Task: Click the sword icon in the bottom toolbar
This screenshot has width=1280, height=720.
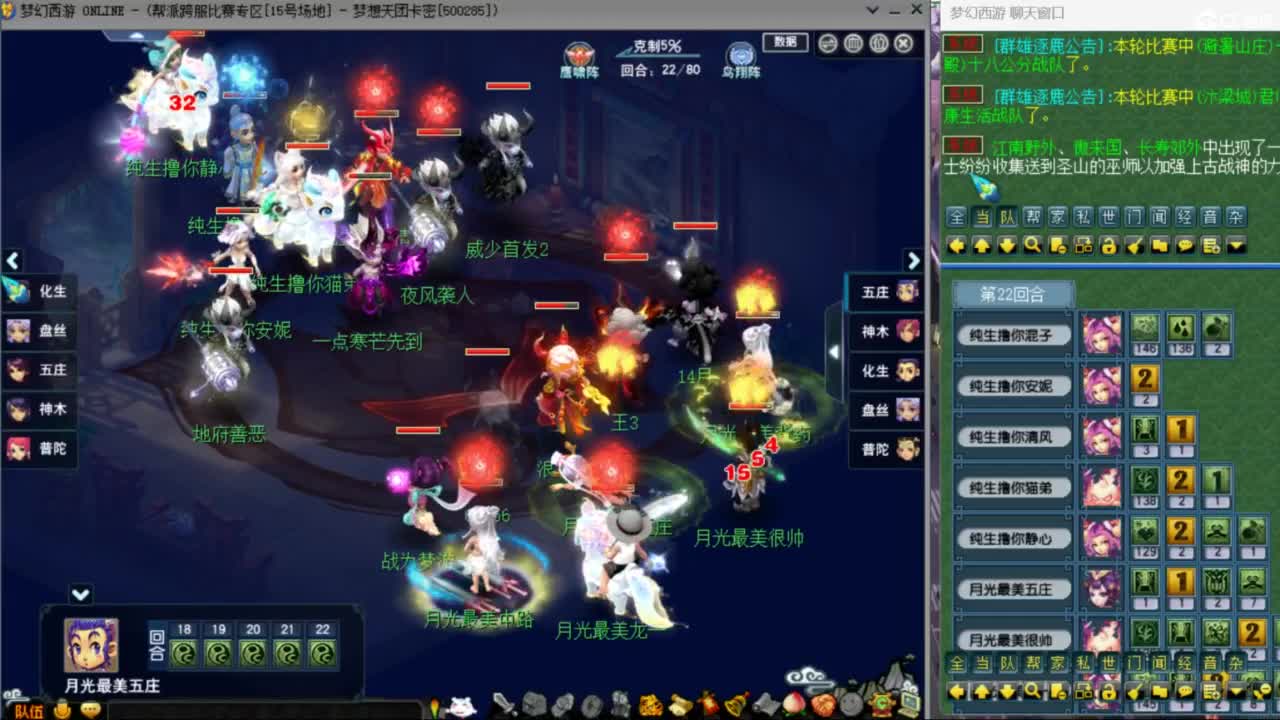Action: point(503,706)
